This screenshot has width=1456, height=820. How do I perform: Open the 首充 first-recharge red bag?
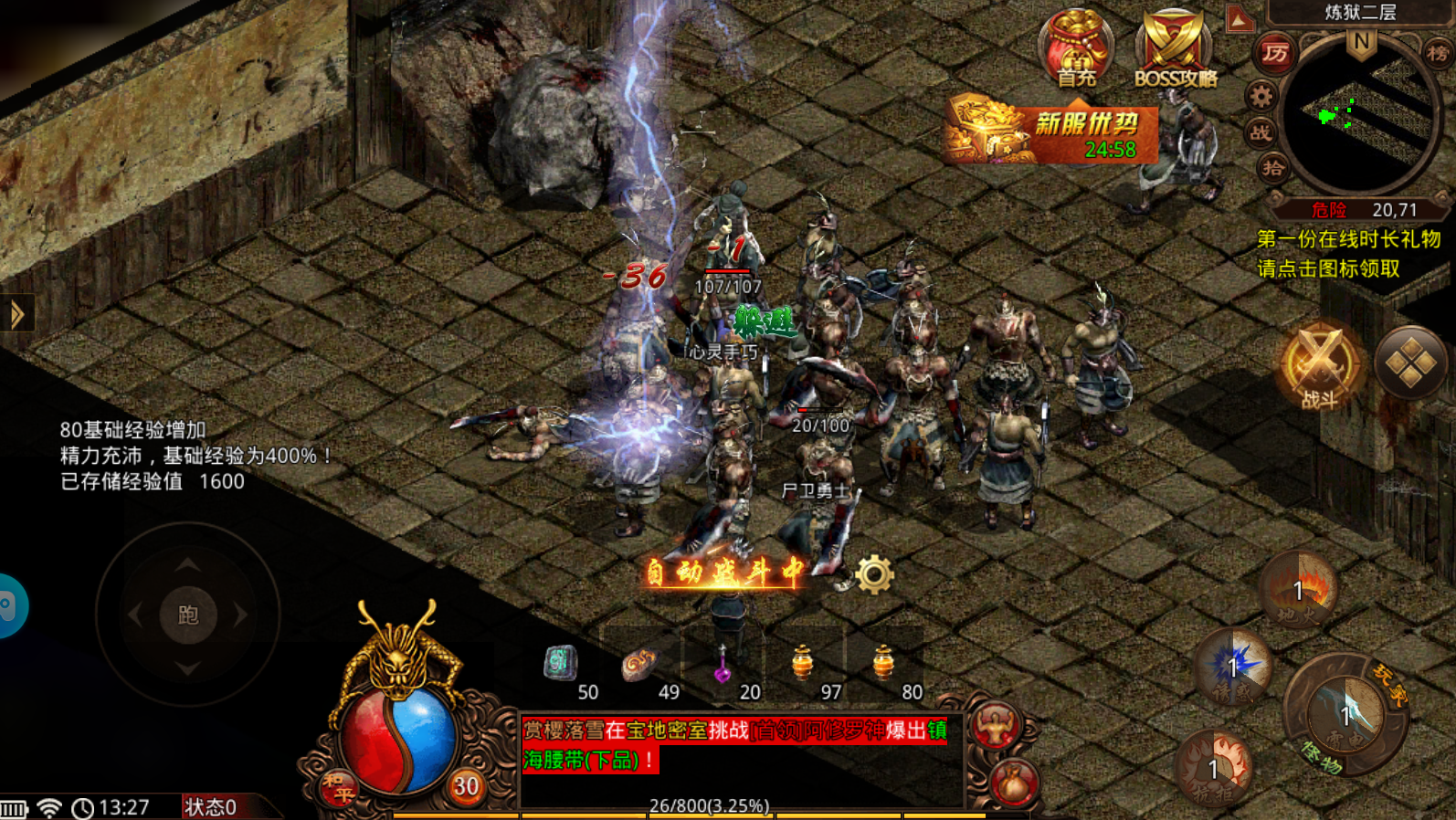[x=1076, y=48]
